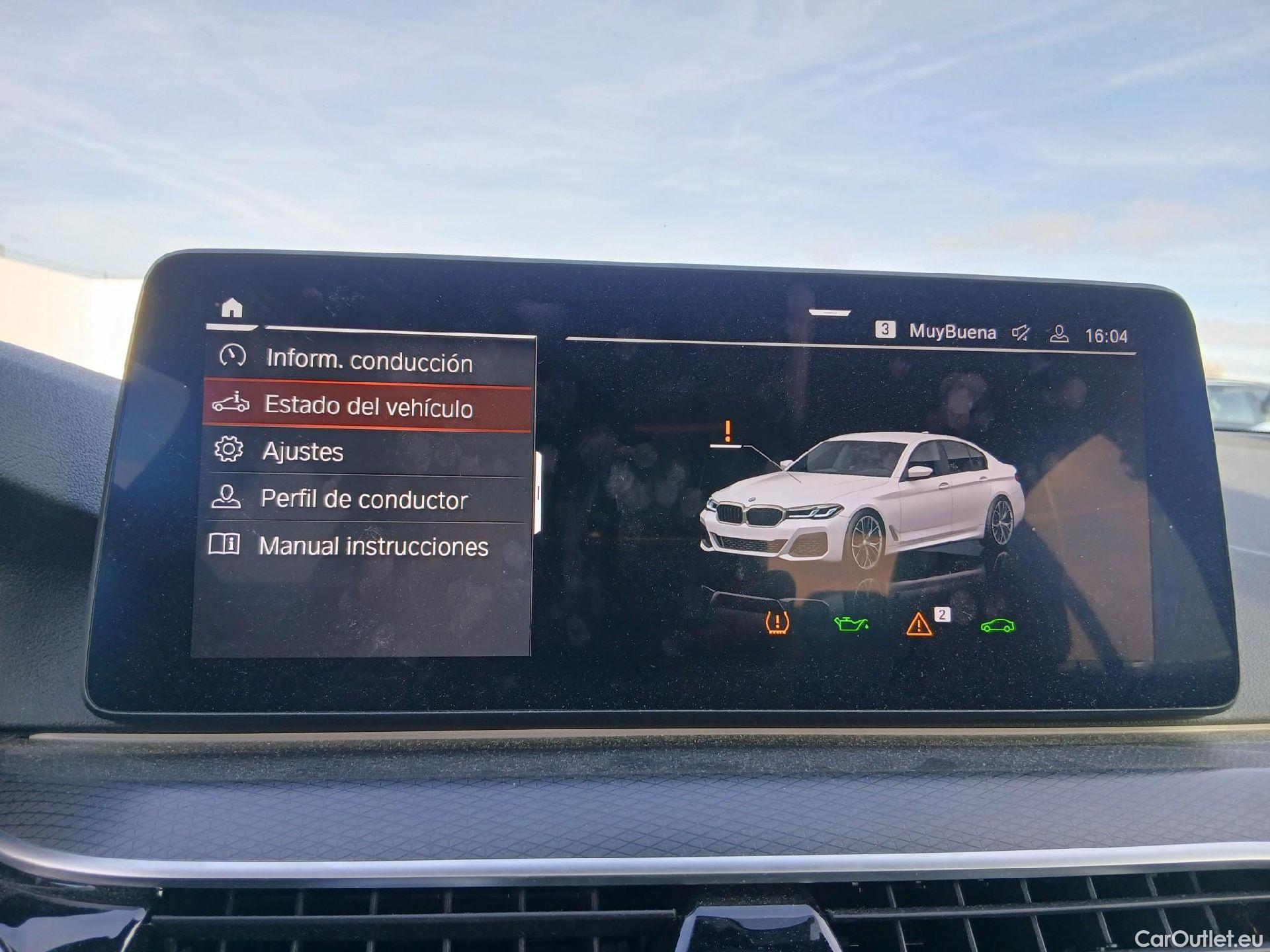Image resolution: width=1270 pixels, height=952 pixels.
Task: Go to the home screen icon
Action: (x=232, y=308)
